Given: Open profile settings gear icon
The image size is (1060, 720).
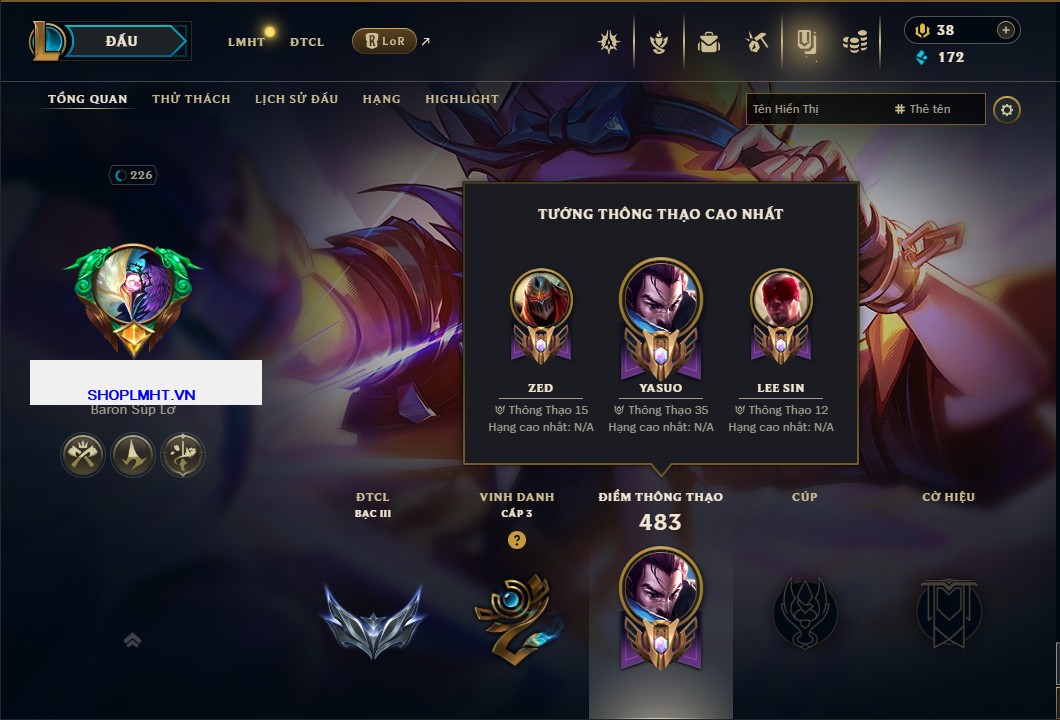Looking at the screenshot, I should 1006,109.
